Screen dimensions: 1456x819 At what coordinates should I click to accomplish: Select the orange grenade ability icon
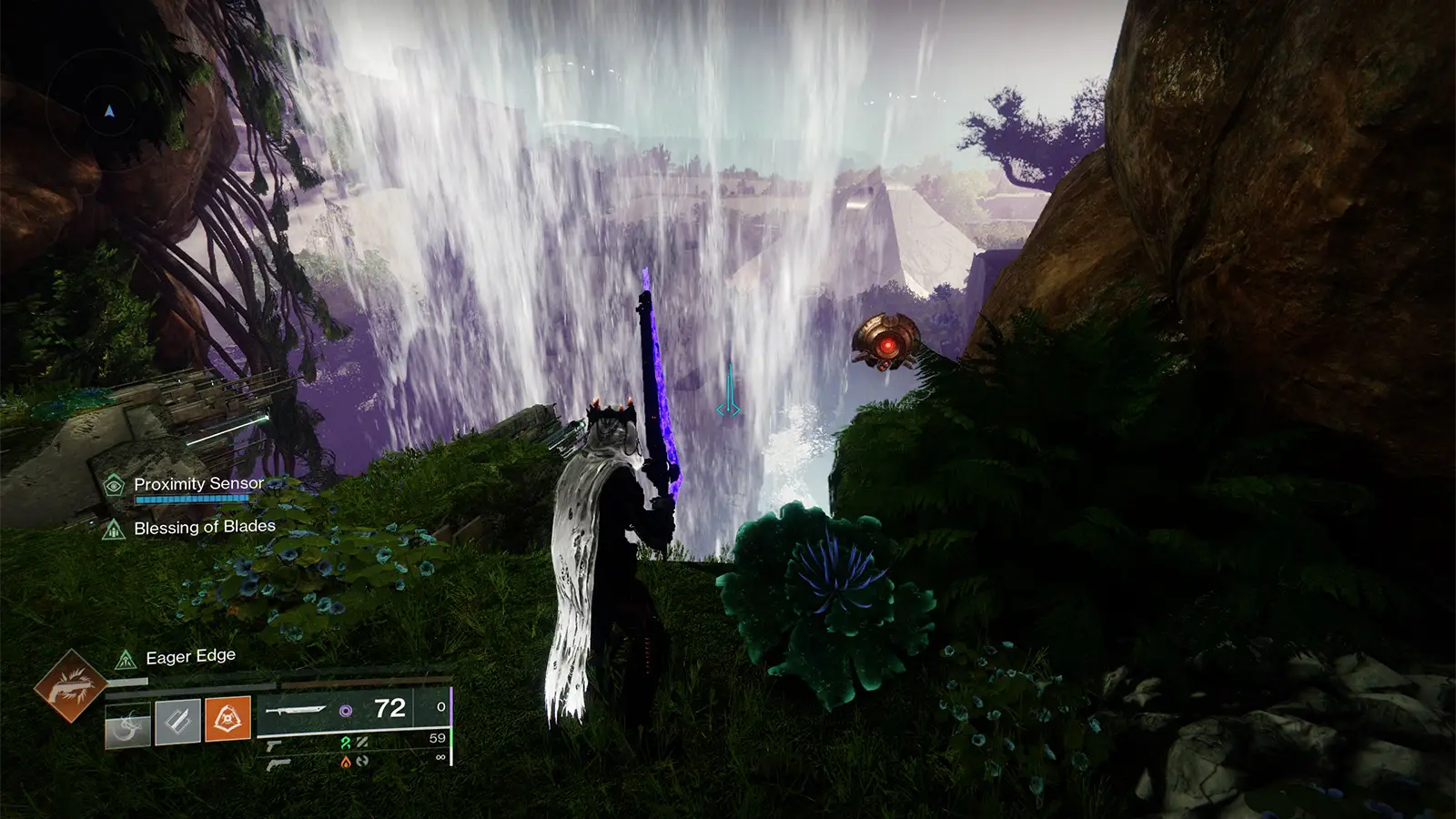click(227, 718)
